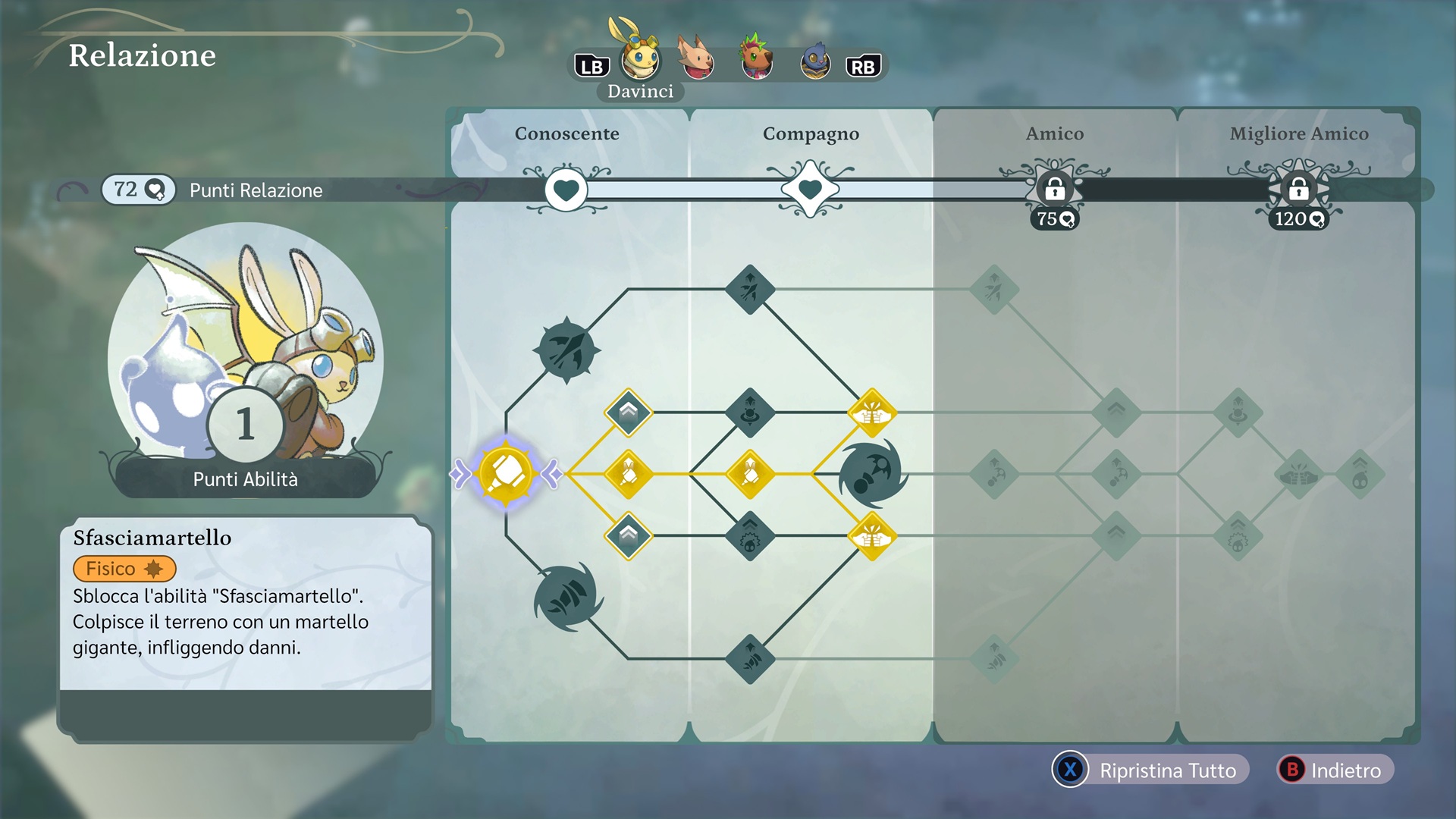
Task: Switch to the tan fox character portrait
Action: pyautogui.click(x=696, y=59)
